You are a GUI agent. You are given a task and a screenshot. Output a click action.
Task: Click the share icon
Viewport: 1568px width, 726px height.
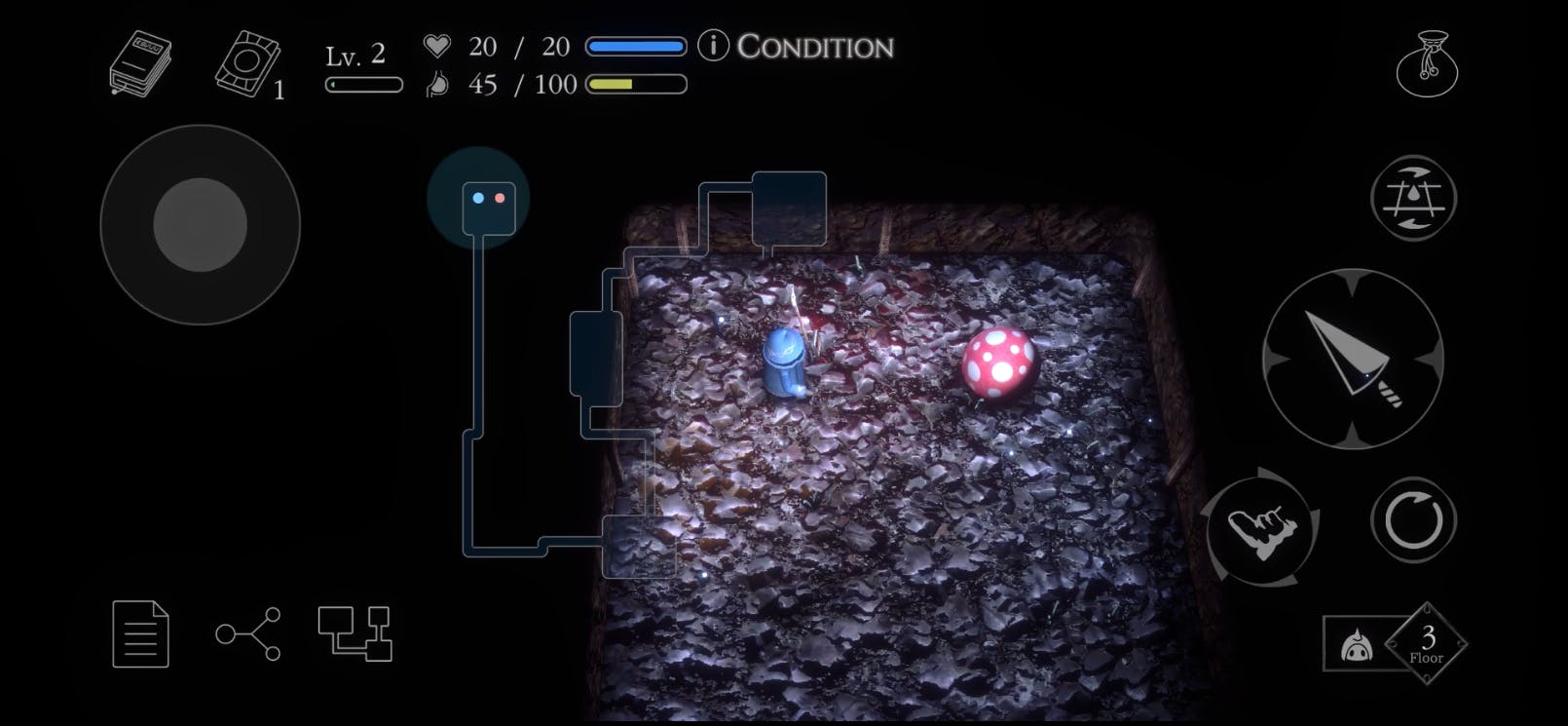(x=248, y=634)
